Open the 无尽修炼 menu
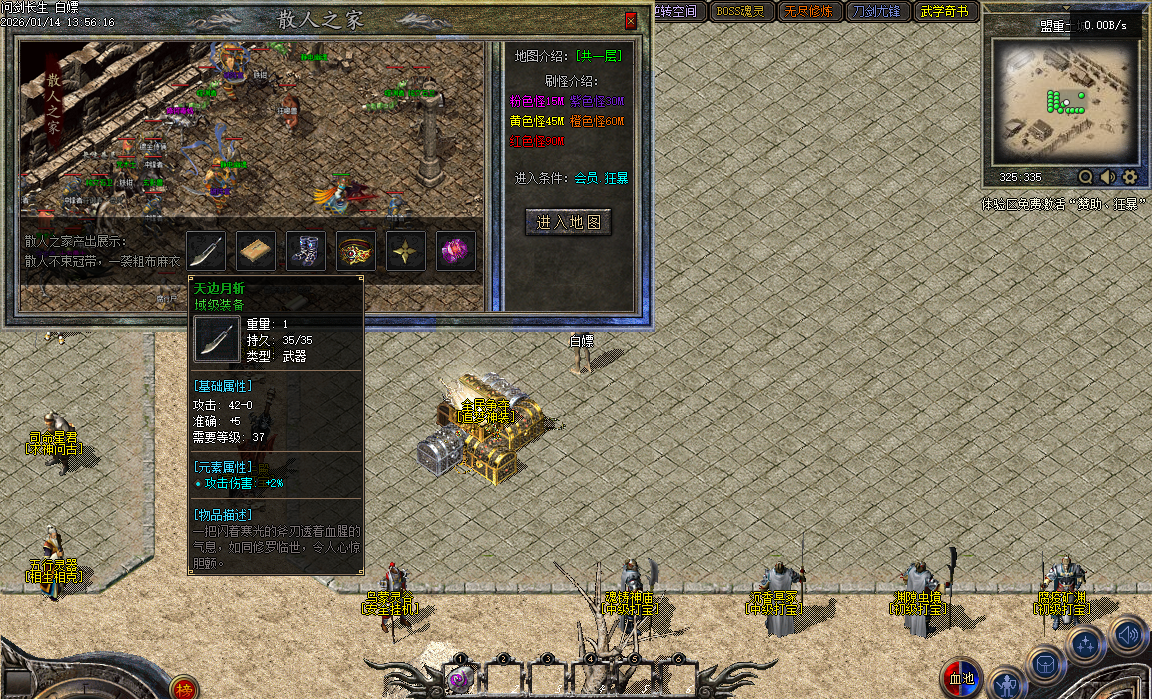 [x=806, y=11]
